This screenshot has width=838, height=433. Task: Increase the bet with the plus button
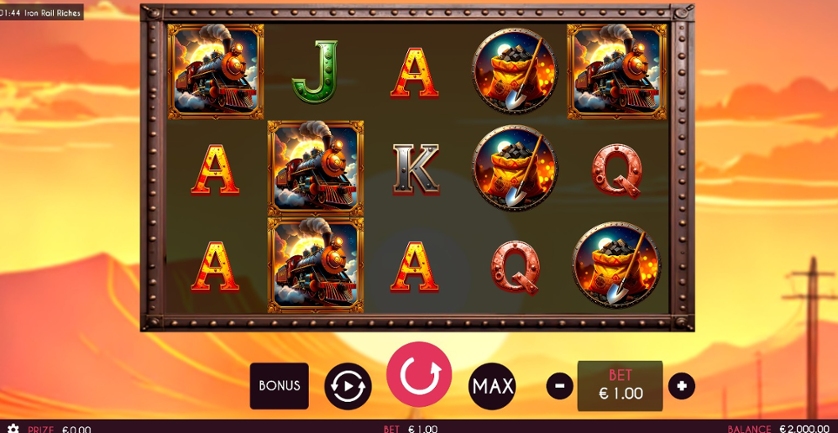tap(681, 386)
